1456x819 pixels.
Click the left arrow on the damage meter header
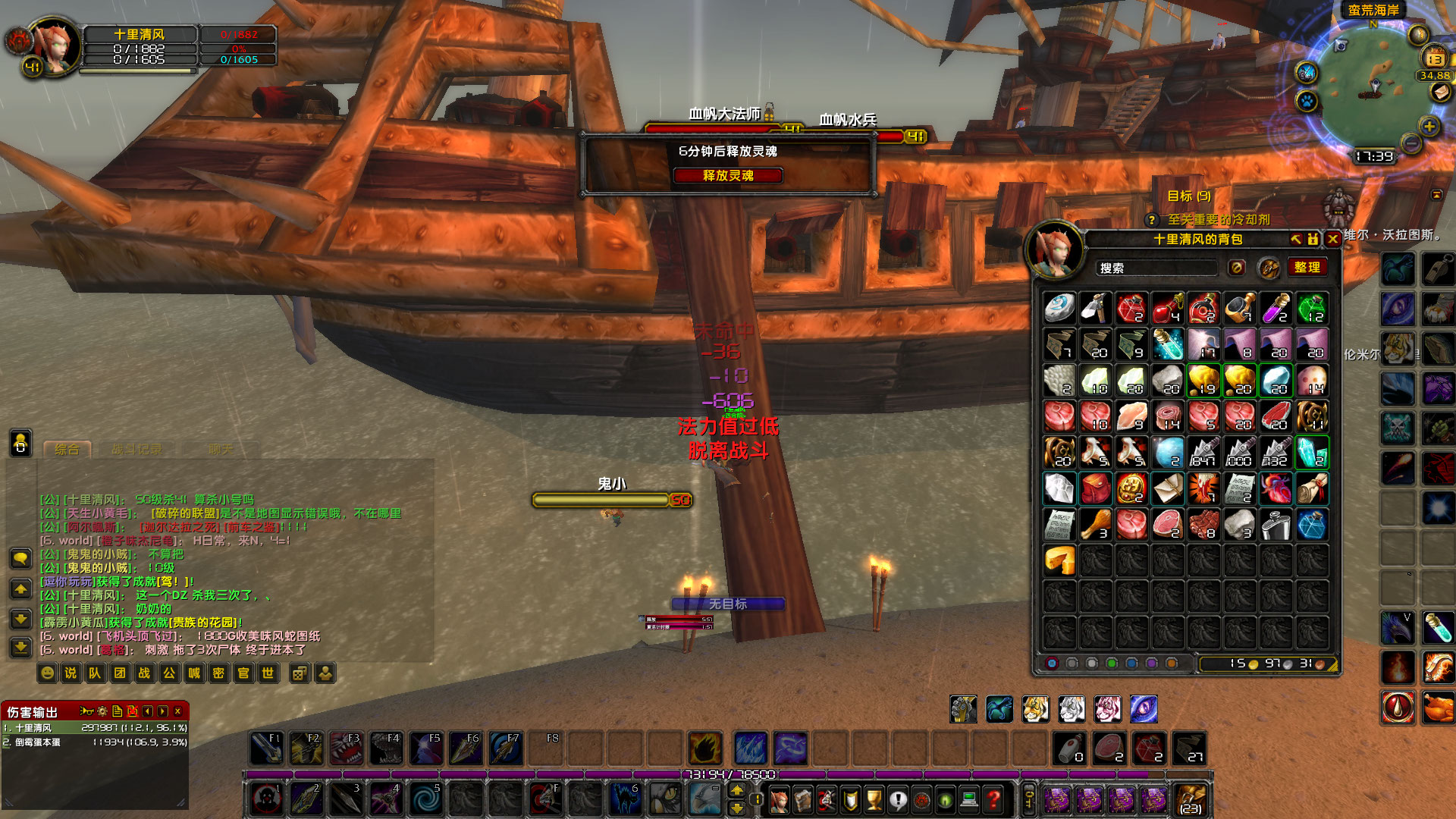click(147, 711)
